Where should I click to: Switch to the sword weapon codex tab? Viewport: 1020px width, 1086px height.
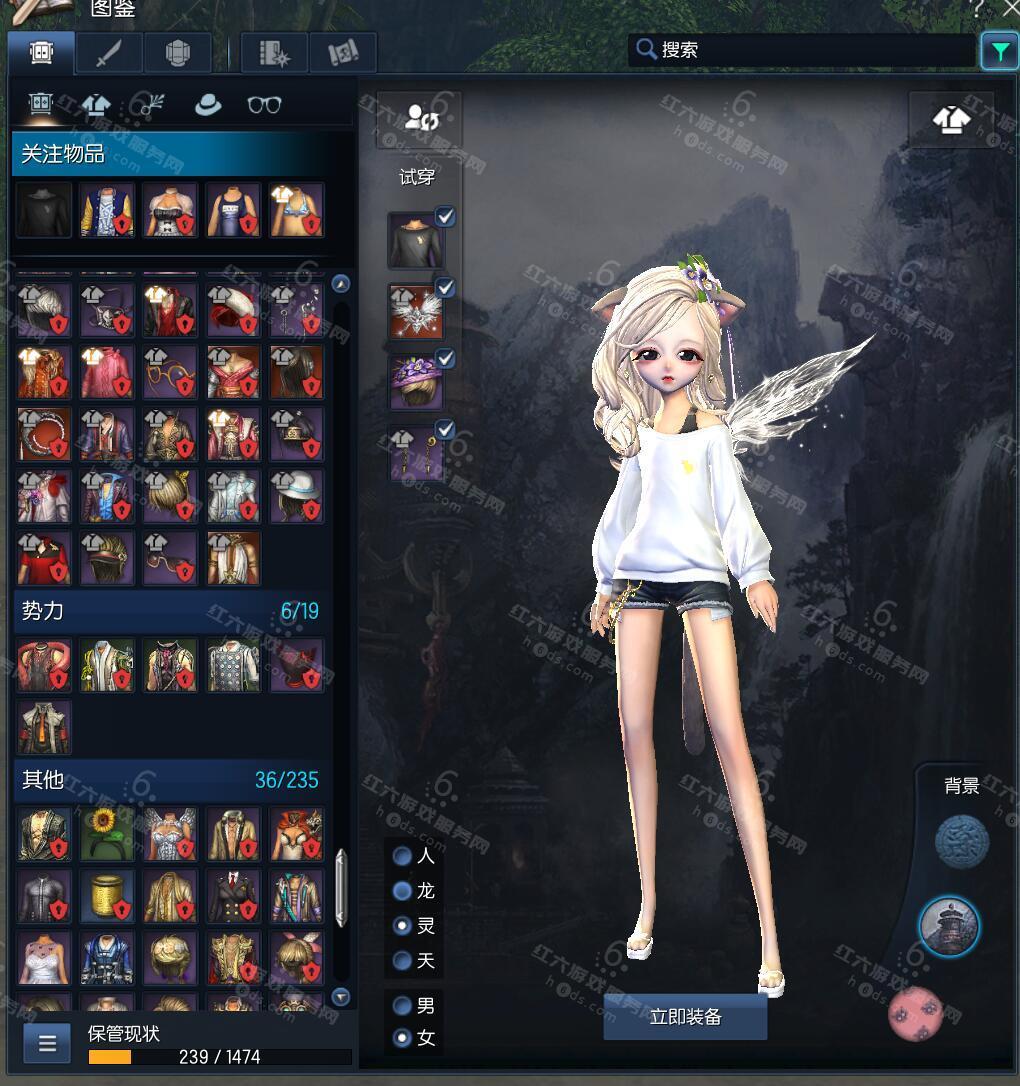pyautogui.click(x=108, y=53)
